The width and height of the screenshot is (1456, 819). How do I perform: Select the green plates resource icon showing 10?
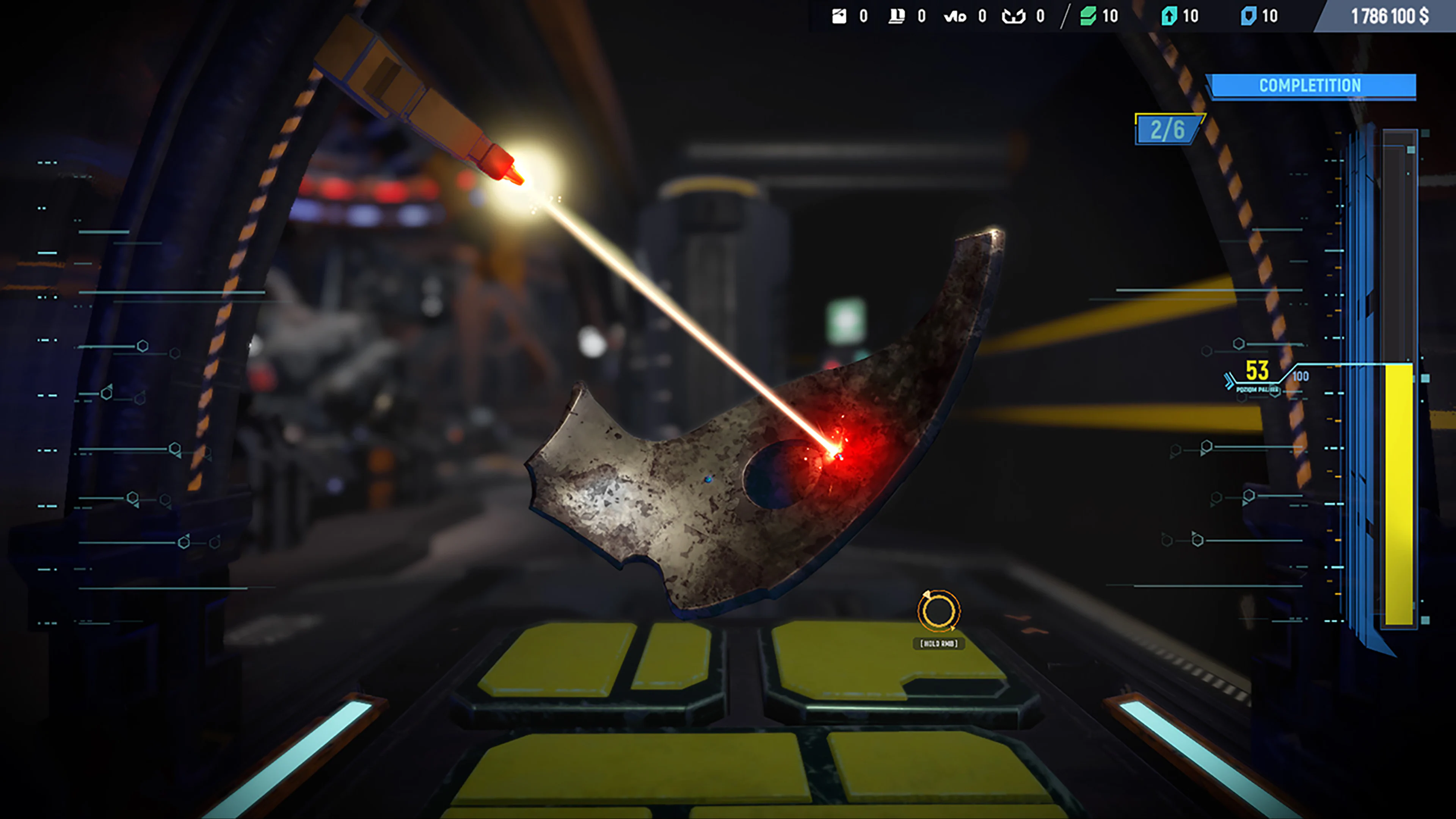[x=1089, y=17]
